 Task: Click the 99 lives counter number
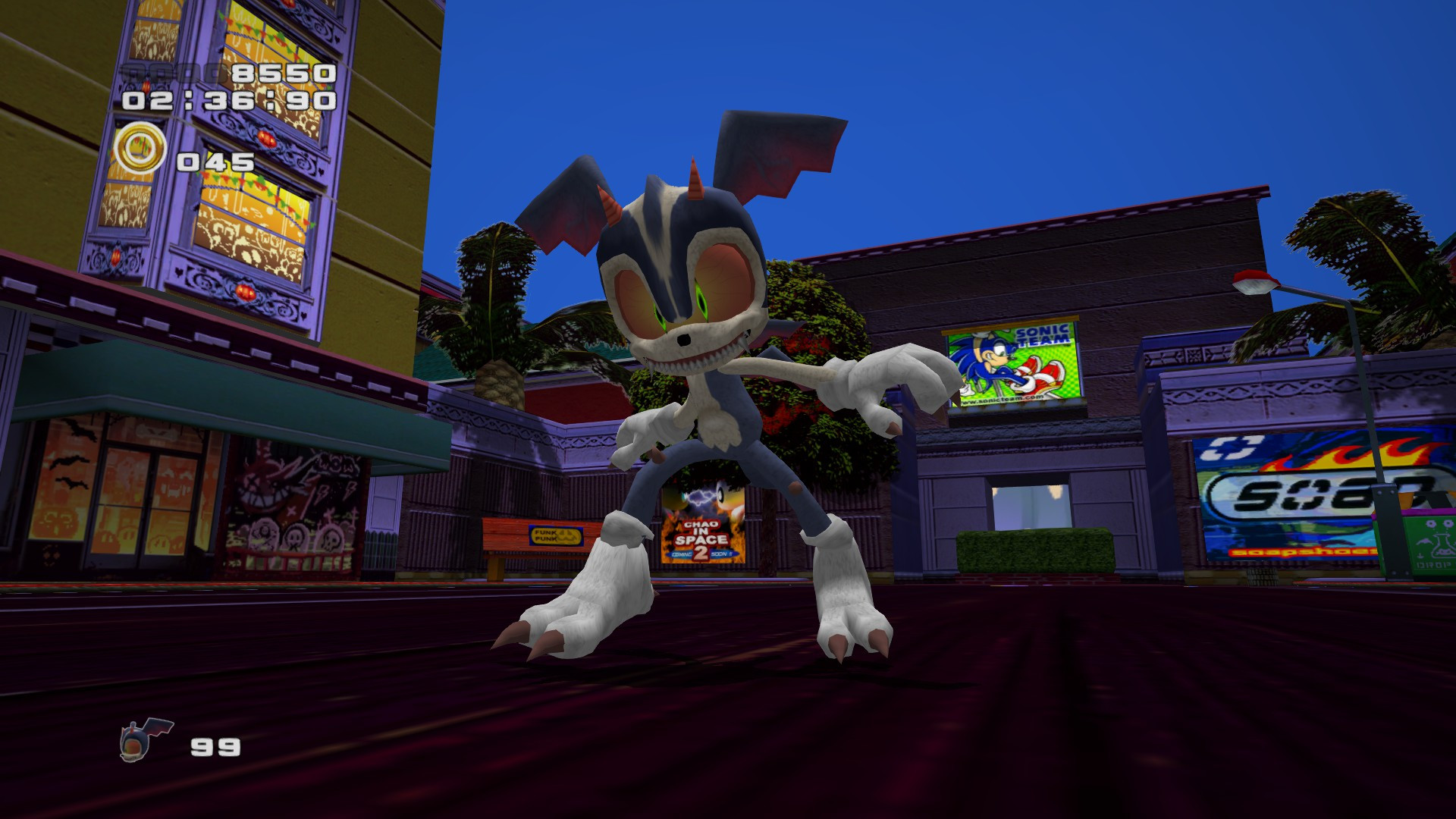pos(215,747)
